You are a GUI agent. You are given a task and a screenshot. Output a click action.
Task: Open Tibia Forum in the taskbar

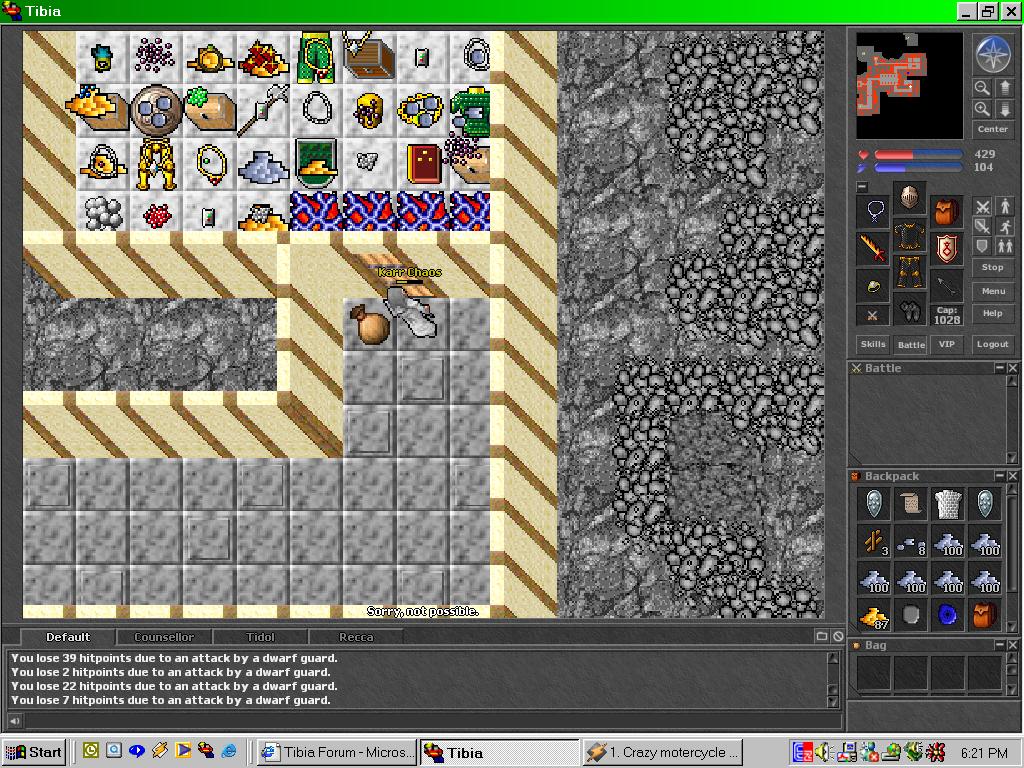(335, 752)
